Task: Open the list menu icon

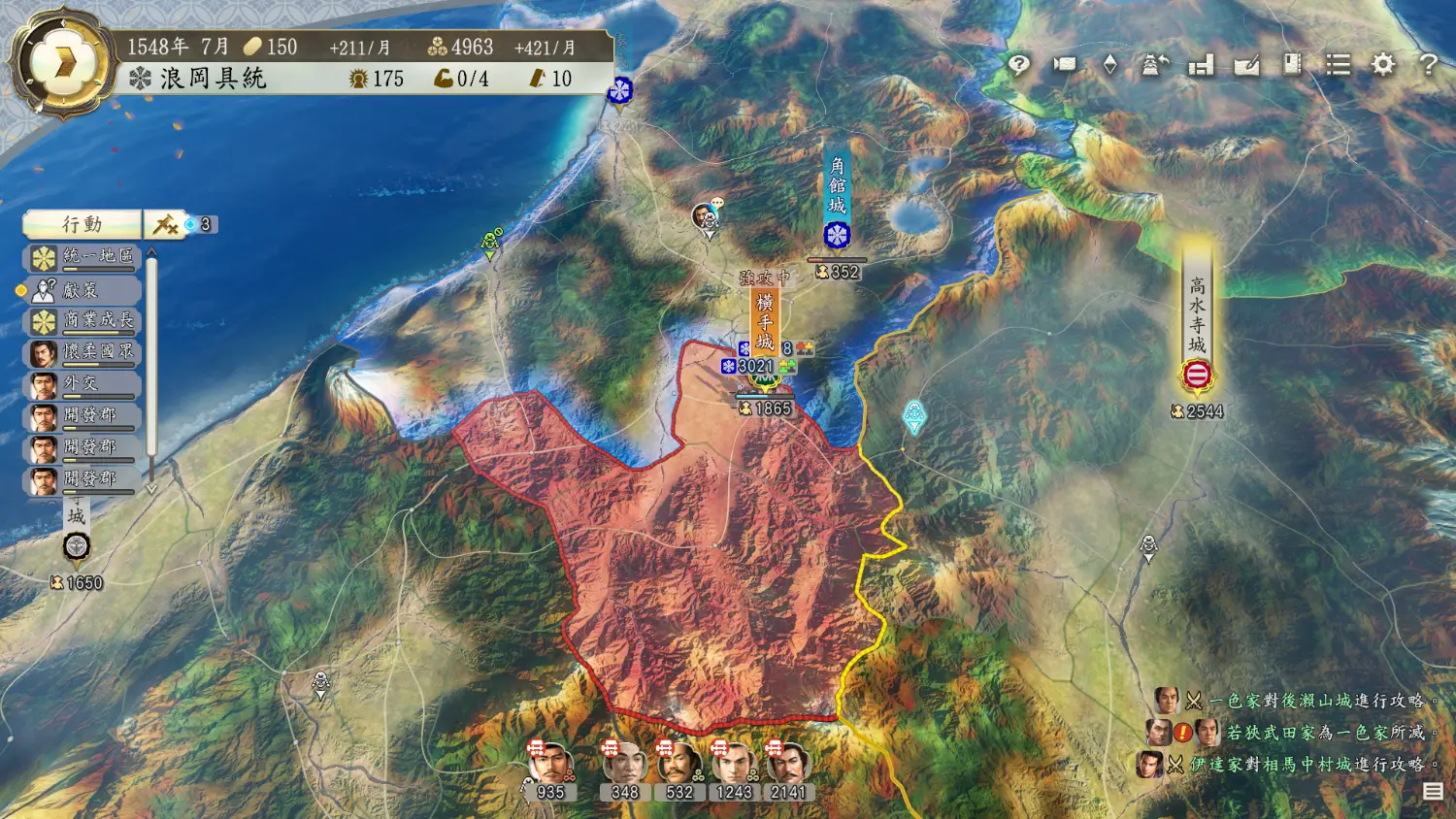Action: [1339, 65]
